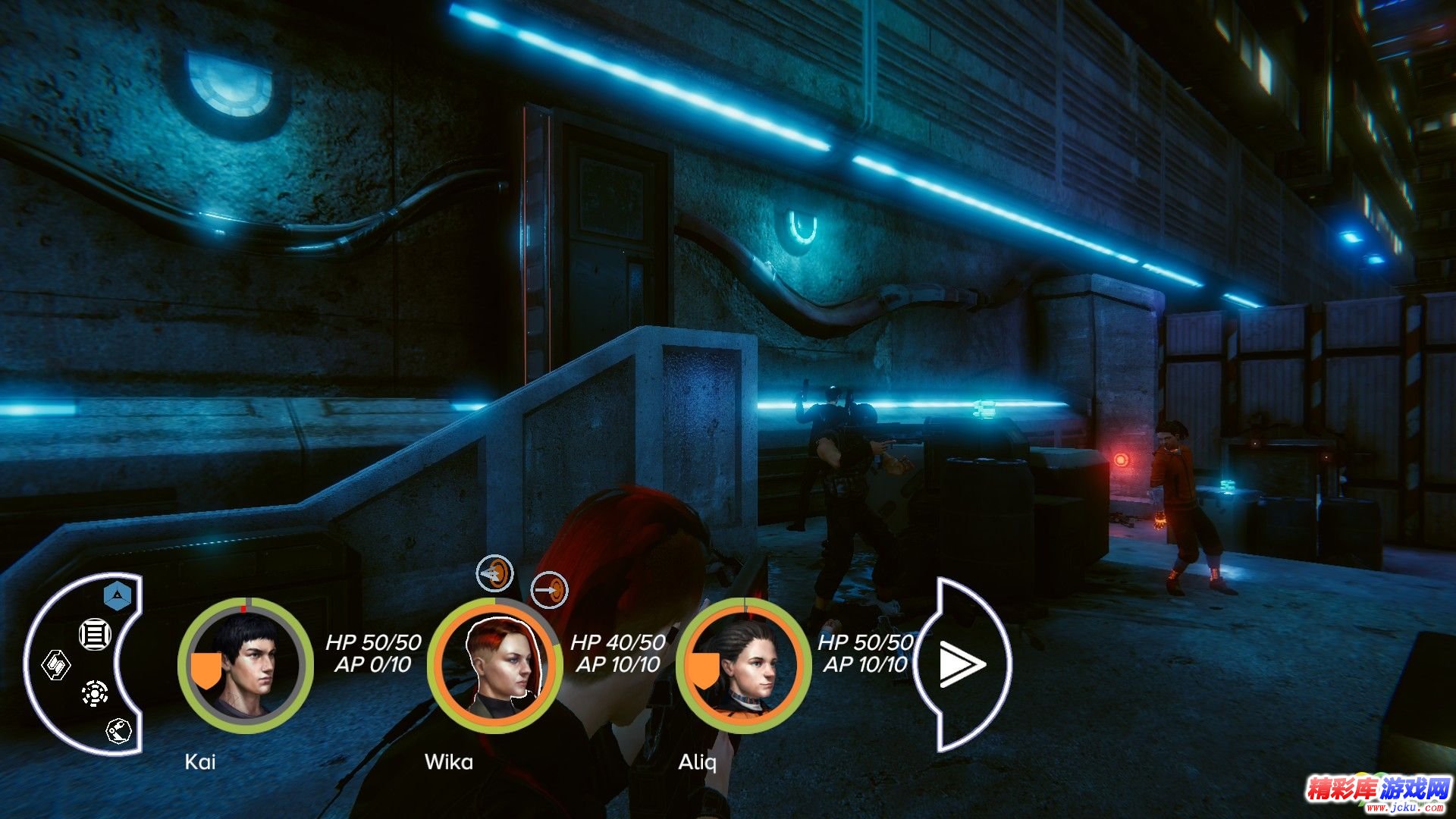Select Kai's character portrait
The image size is (1456, 819).
tap(246, 665)
